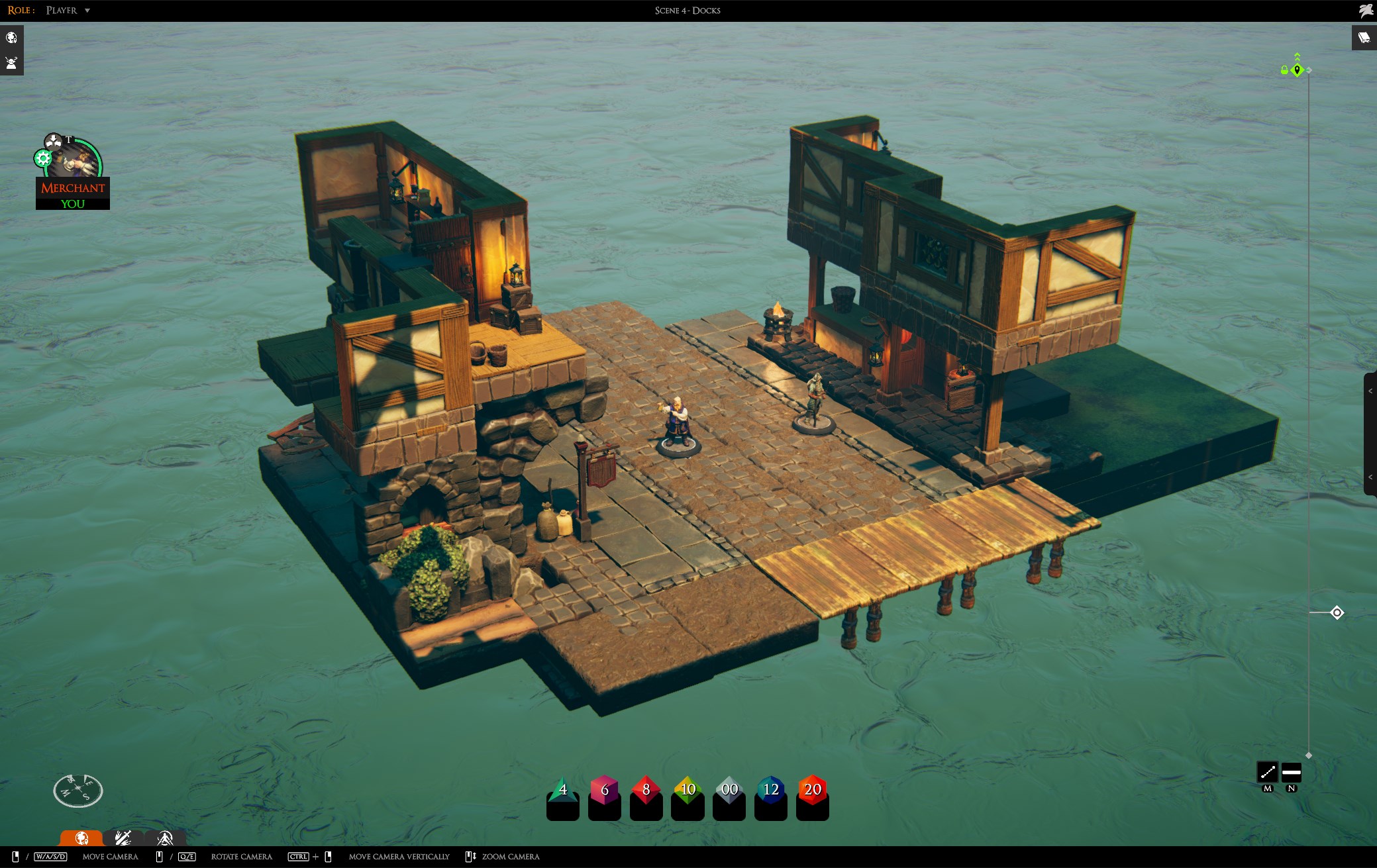This screenshot has height=868, width=1377.
Task: Click the three-arrows gather icon above Merchant
Action: [x=52, y=141]
